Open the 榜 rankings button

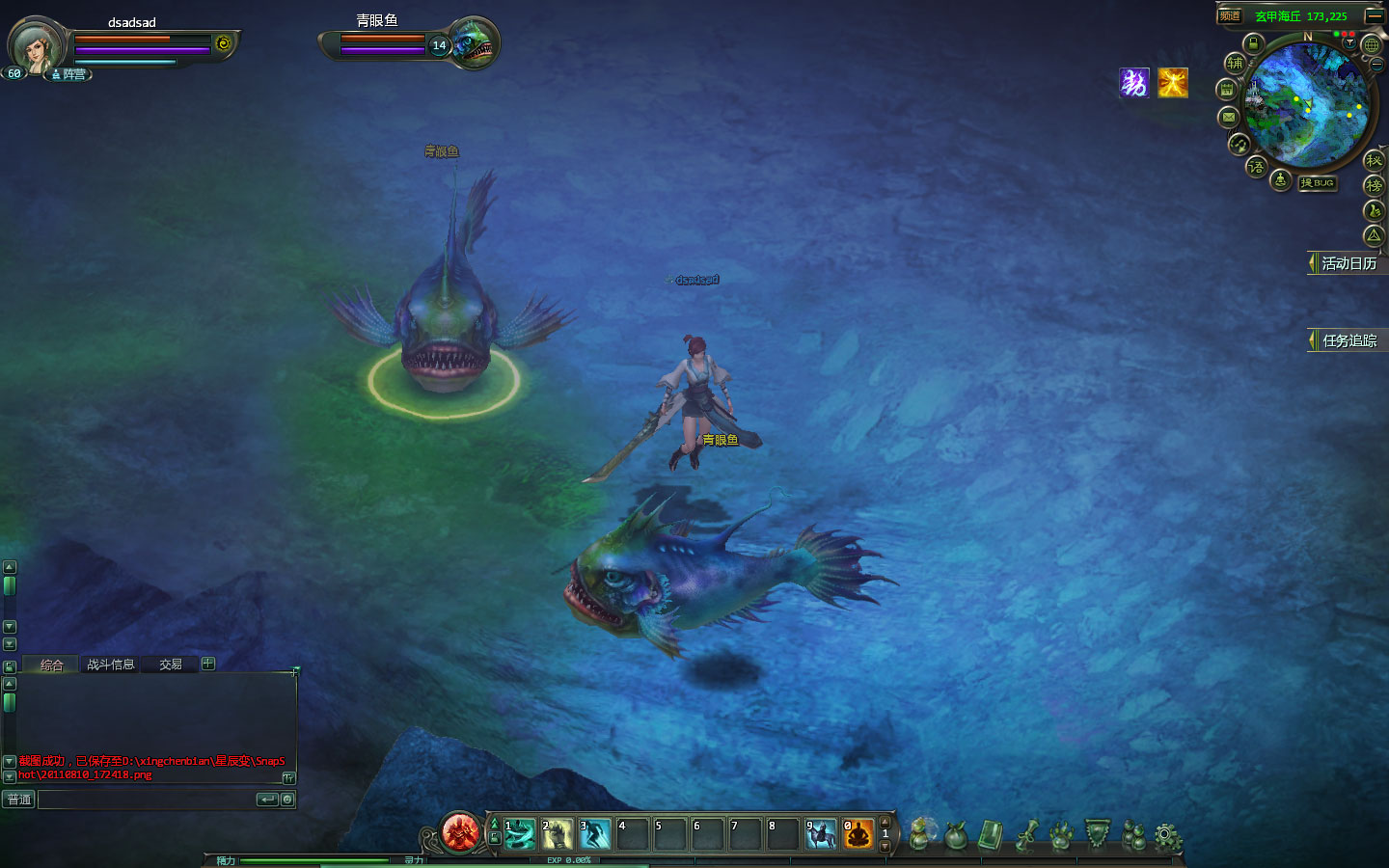tap(1374, 185)
